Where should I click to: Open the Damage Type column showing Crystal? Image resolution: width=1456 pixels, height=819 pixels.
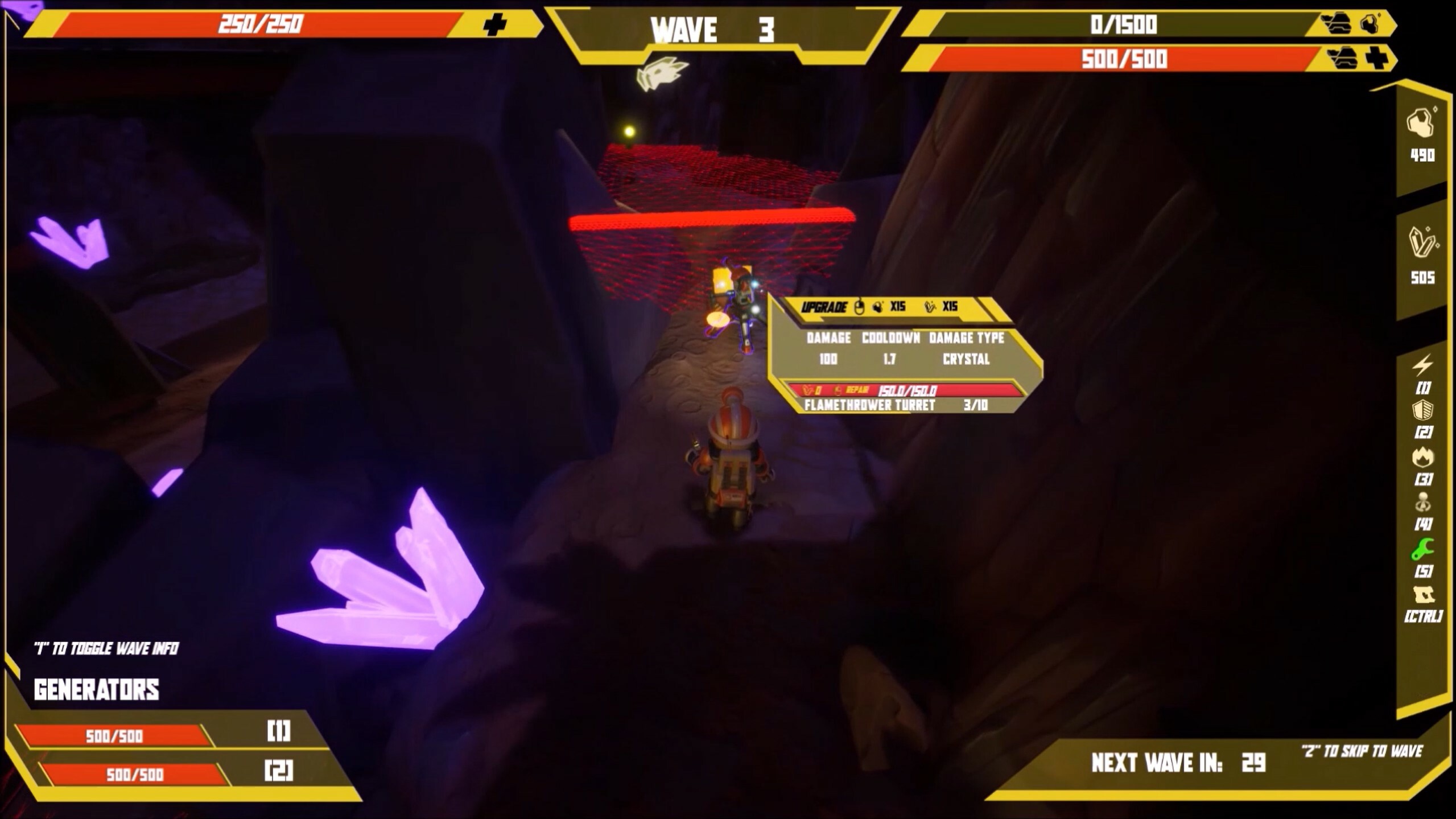(967, 348)
